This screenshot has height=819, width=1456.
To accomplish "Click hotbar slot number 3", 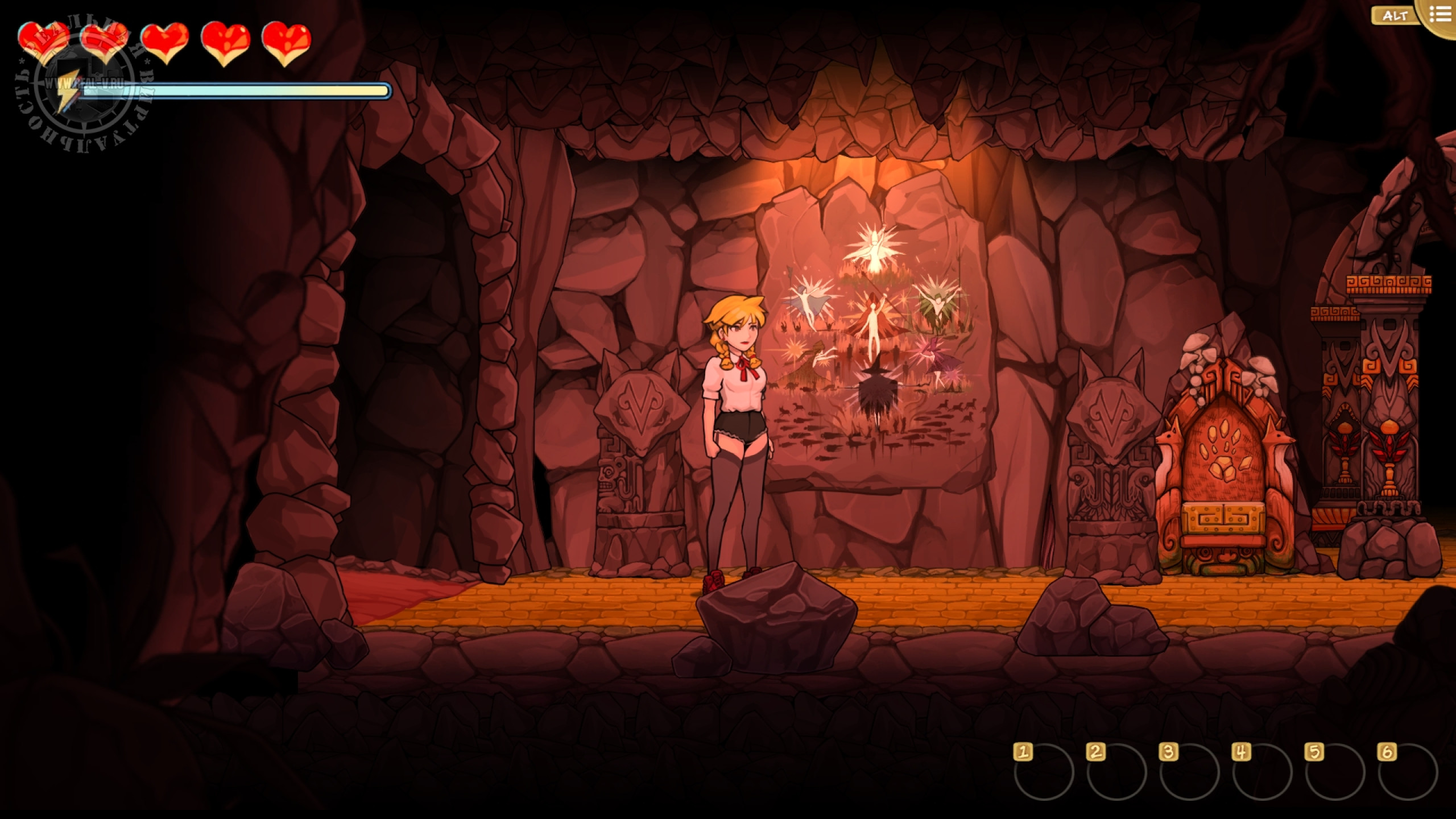I will [1189, 771].
